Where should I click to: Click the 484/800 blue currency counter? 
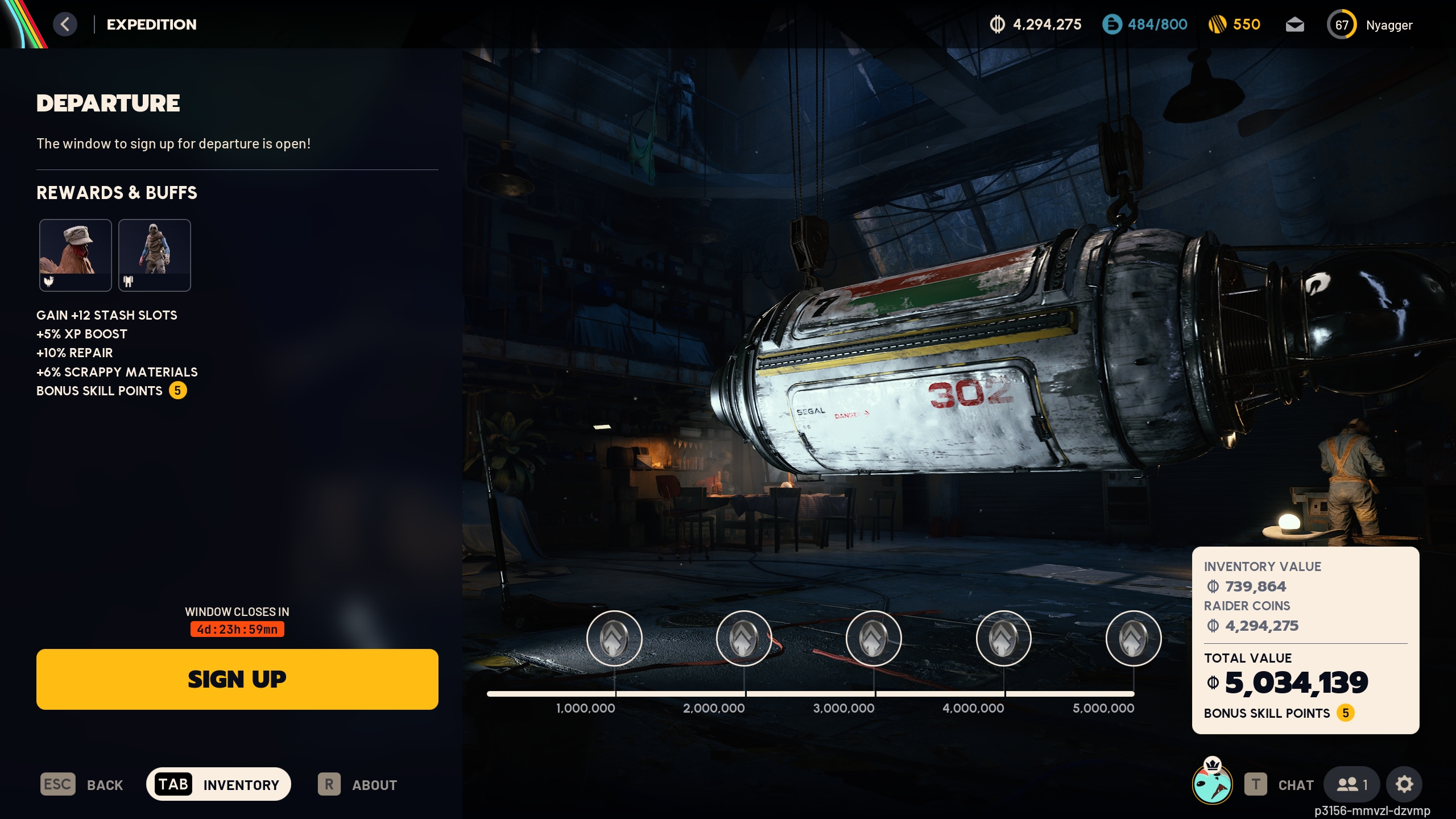(x=1145, y=24)
